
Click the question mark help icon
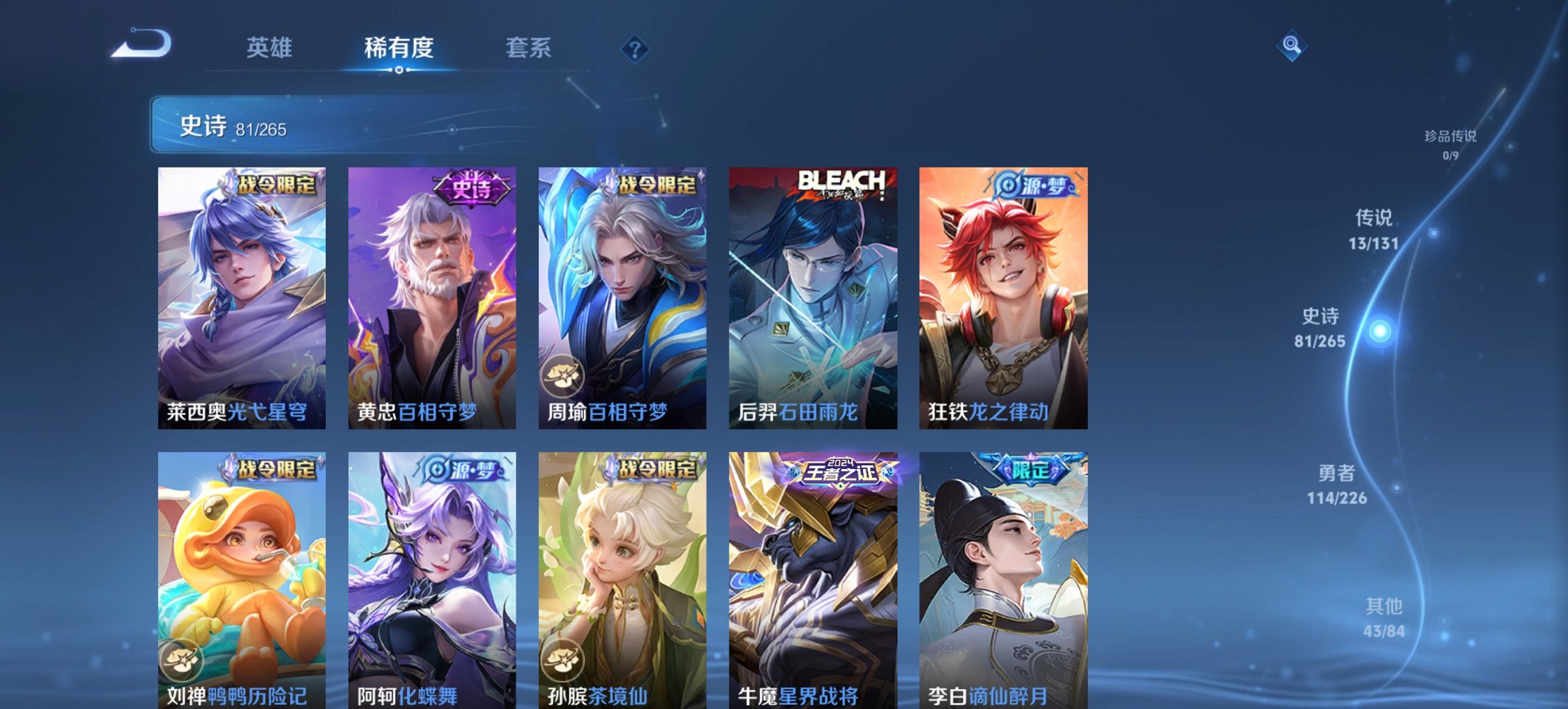pyautogui.click(x=635, y=48)
